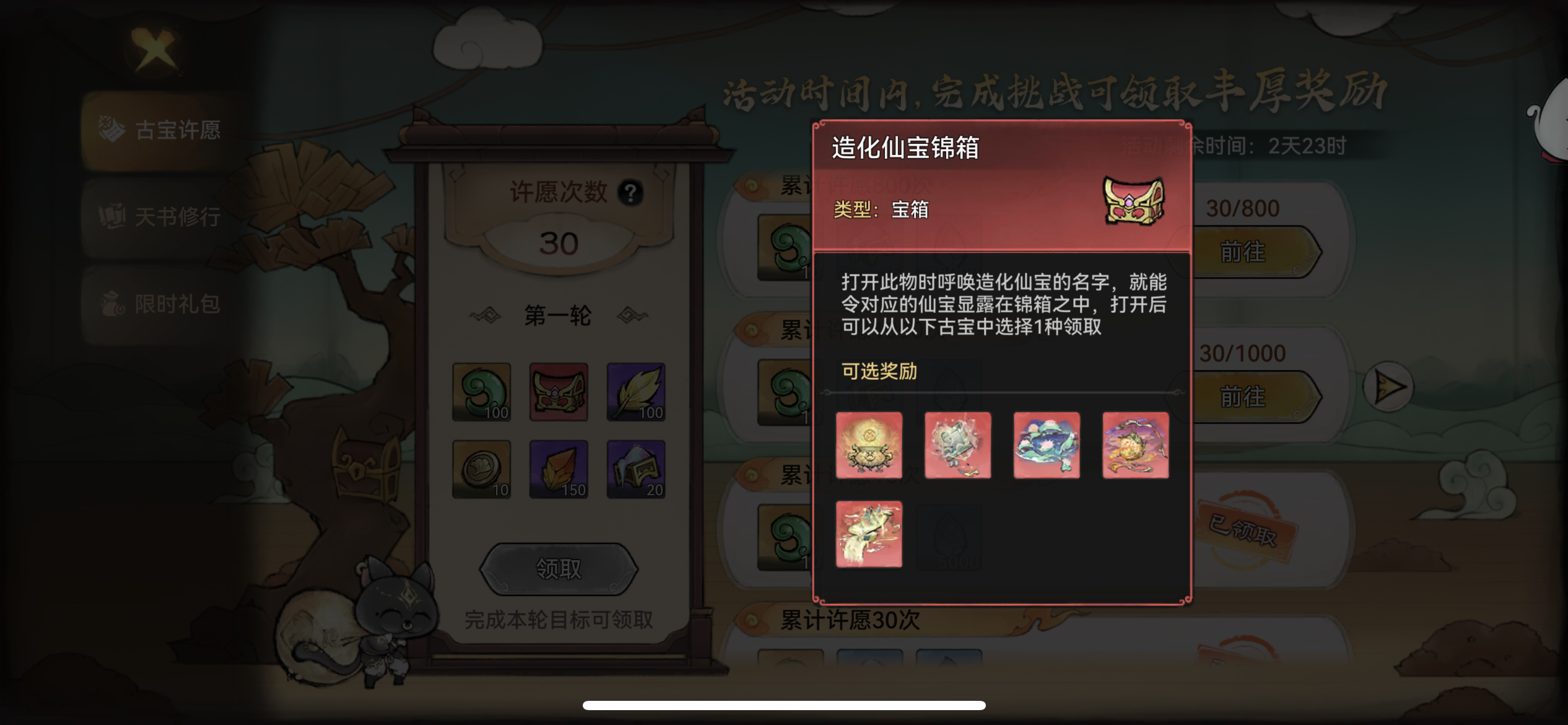Select the lotus pond treasure reward
The image size is (1568, 725).
1047,446
